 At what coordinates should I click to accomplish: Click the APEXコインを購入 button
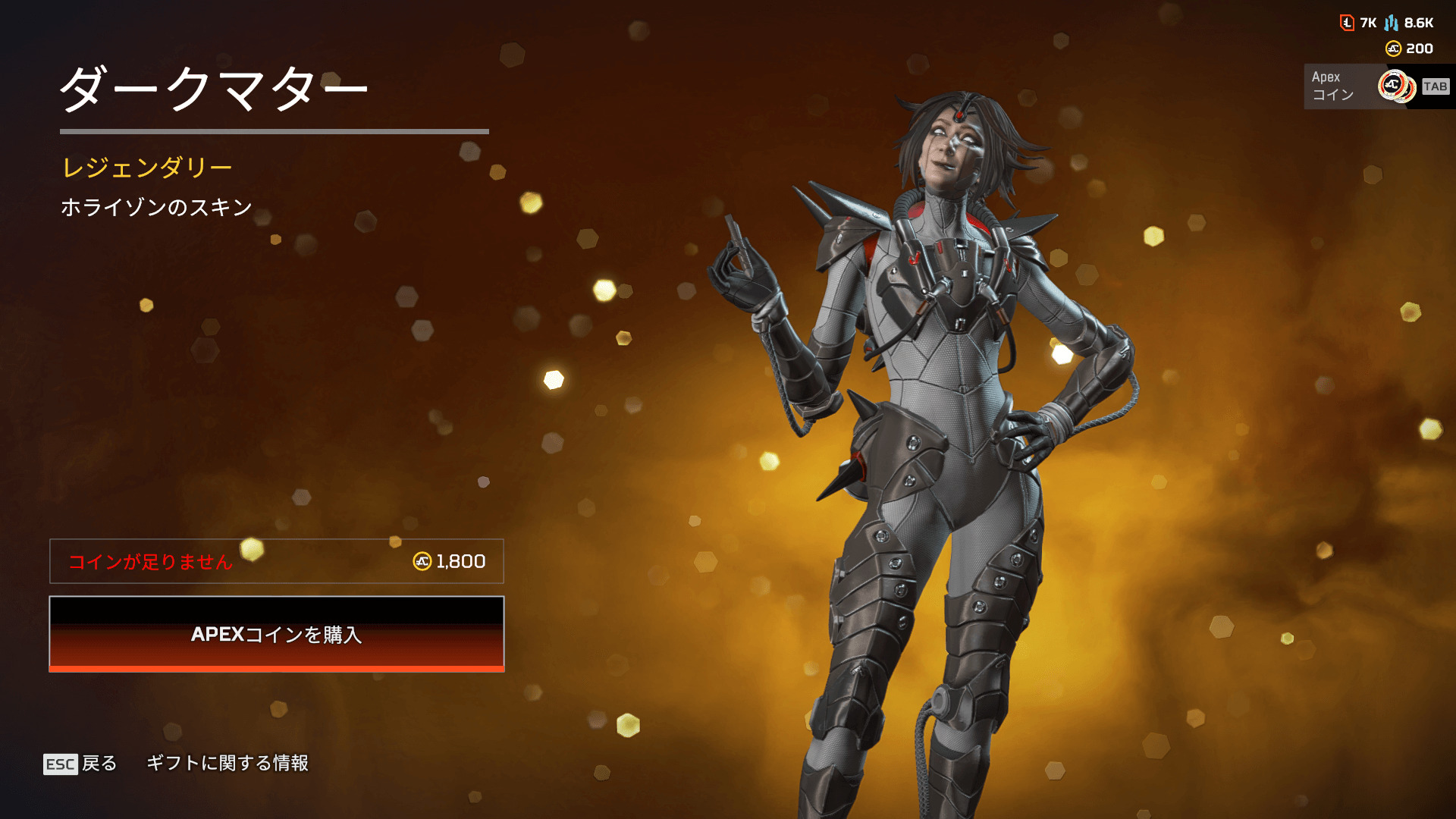276,634
